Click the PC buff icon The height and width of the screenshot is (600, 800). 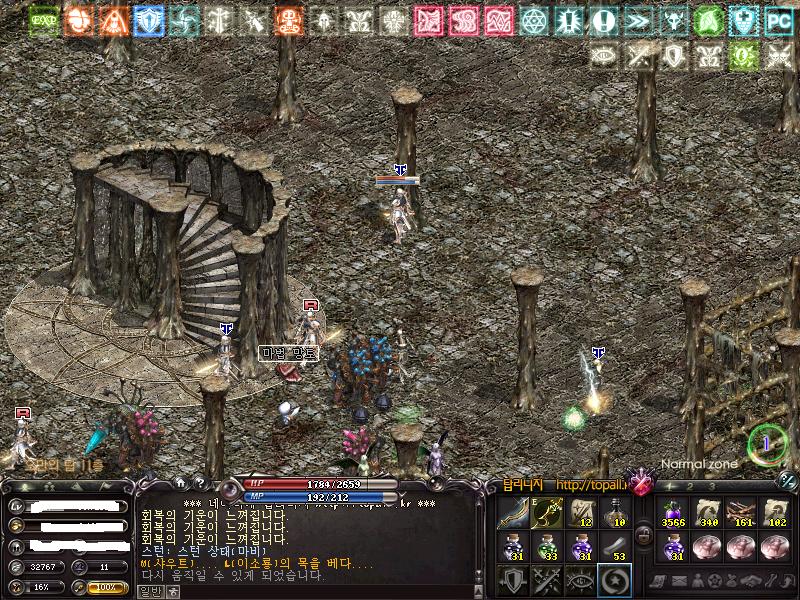click(x=778, y=20)
